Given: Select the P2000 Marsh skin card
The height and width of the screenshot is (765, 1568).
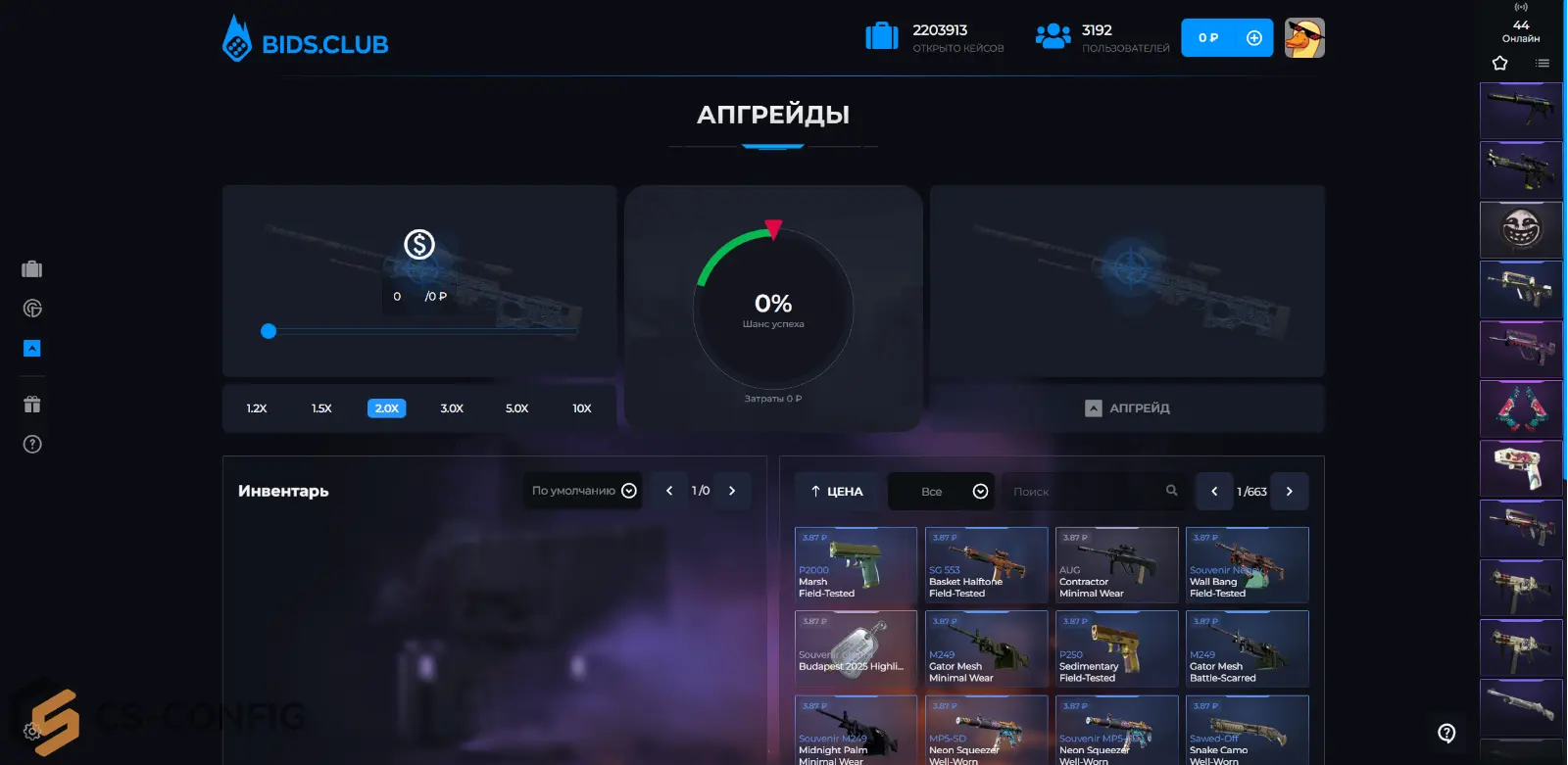Looking at the screenshot, I should (856, 565).
